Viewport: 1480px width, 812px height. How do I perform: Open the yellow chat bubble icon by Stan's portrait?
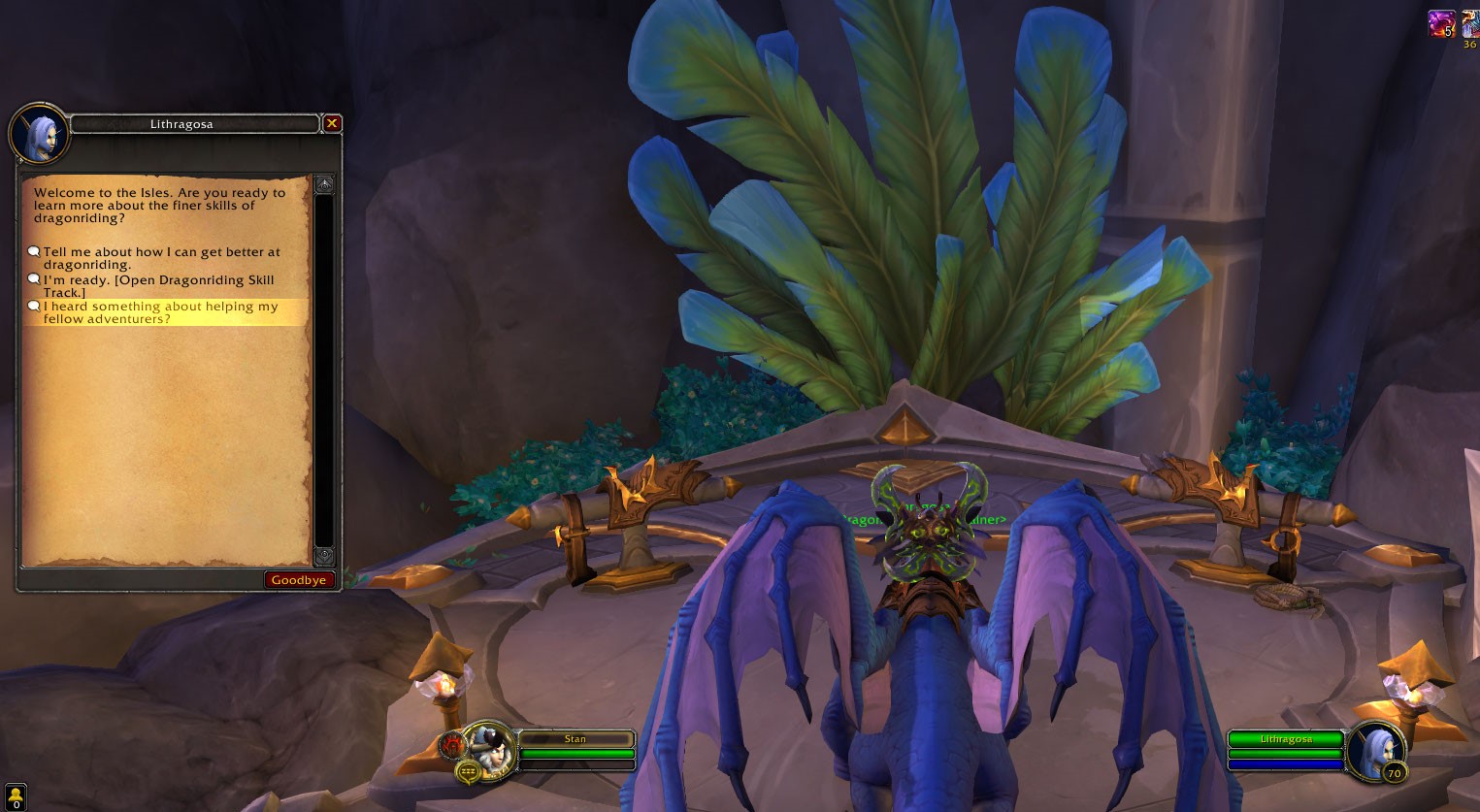point(469,772)
